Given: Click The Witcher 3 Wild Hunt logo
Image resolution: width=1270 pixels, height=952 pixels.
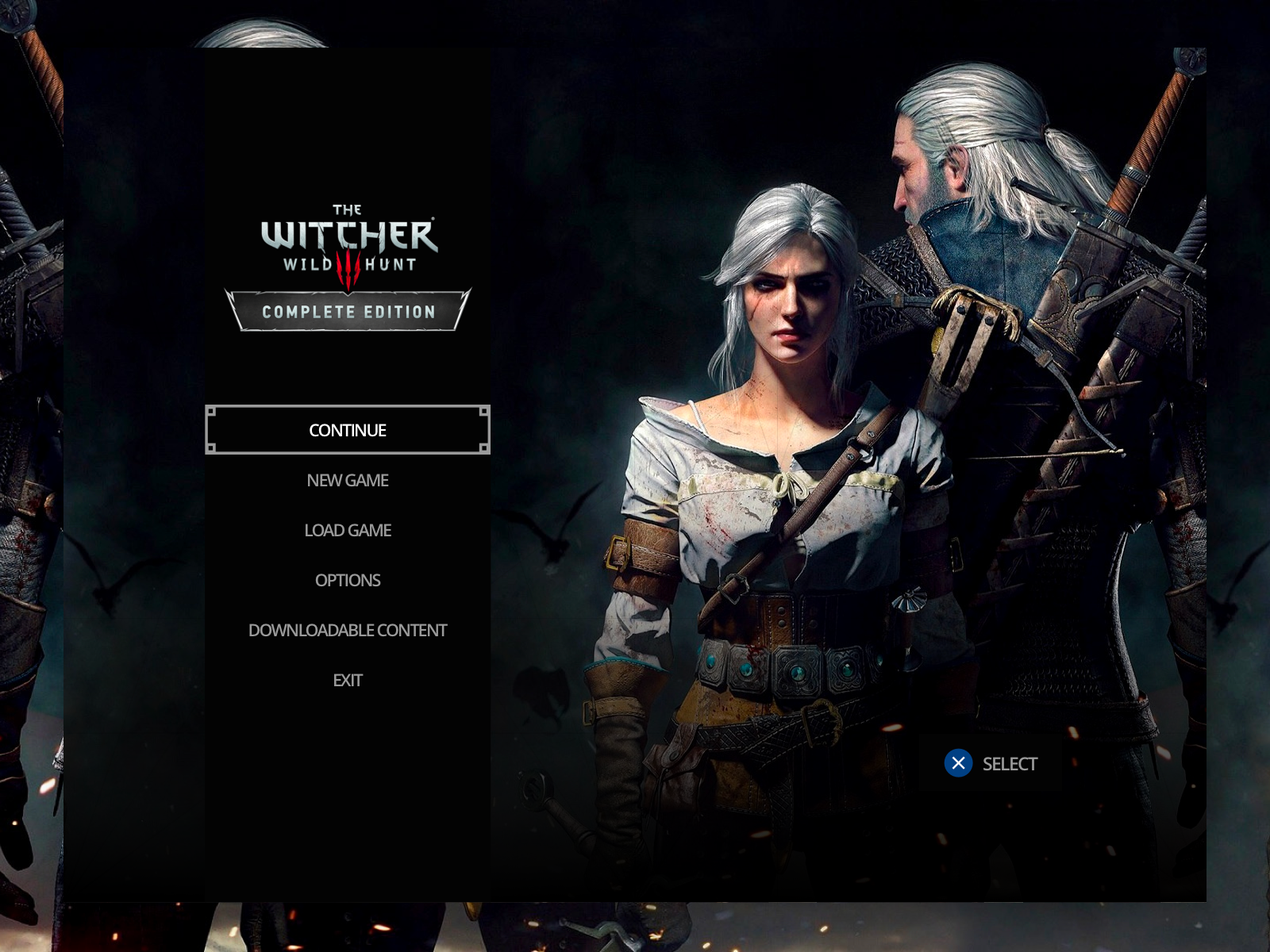Looking at the screenshot, I should click(x=347, y=238).
